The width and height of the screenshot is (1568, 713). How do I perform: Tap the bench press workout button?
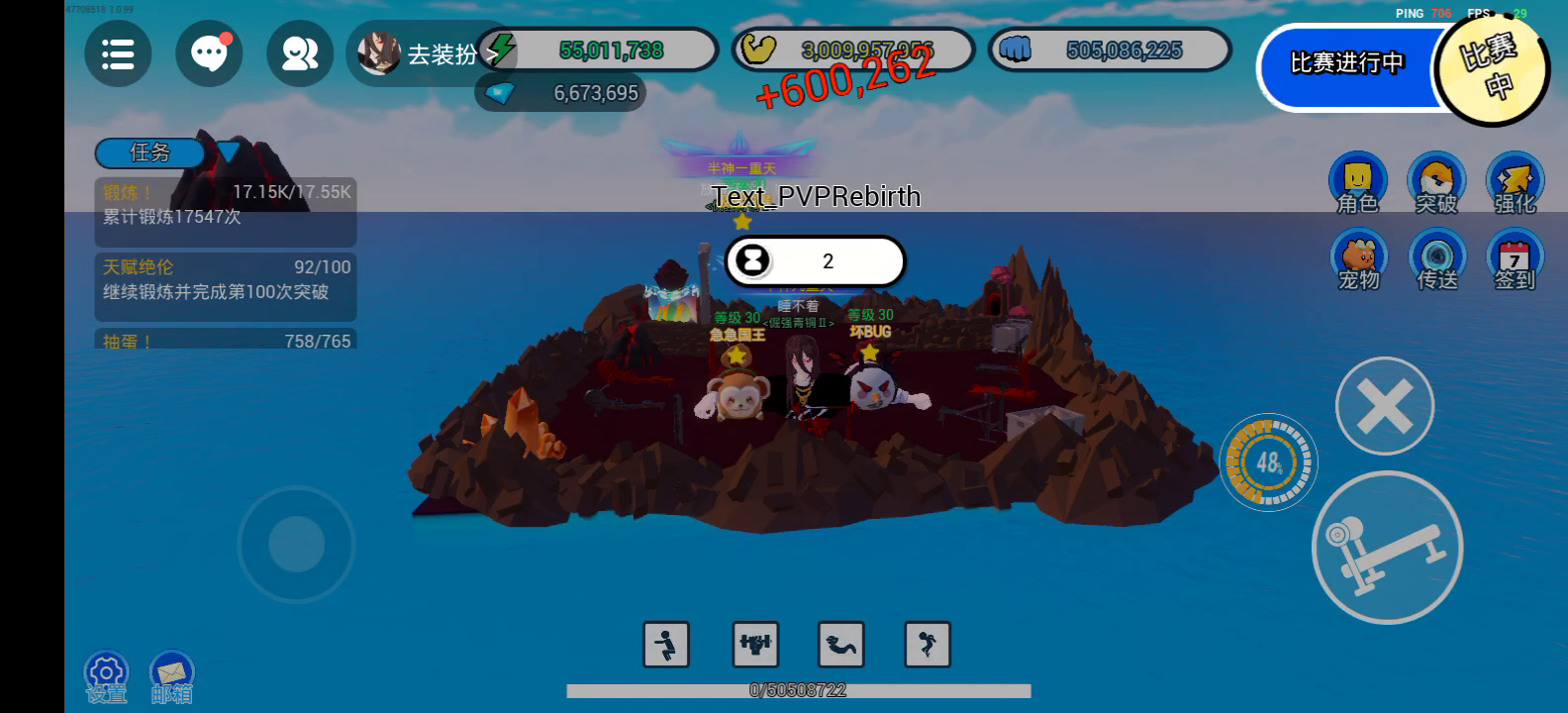pyautogui.click(x=1387, y=548)
